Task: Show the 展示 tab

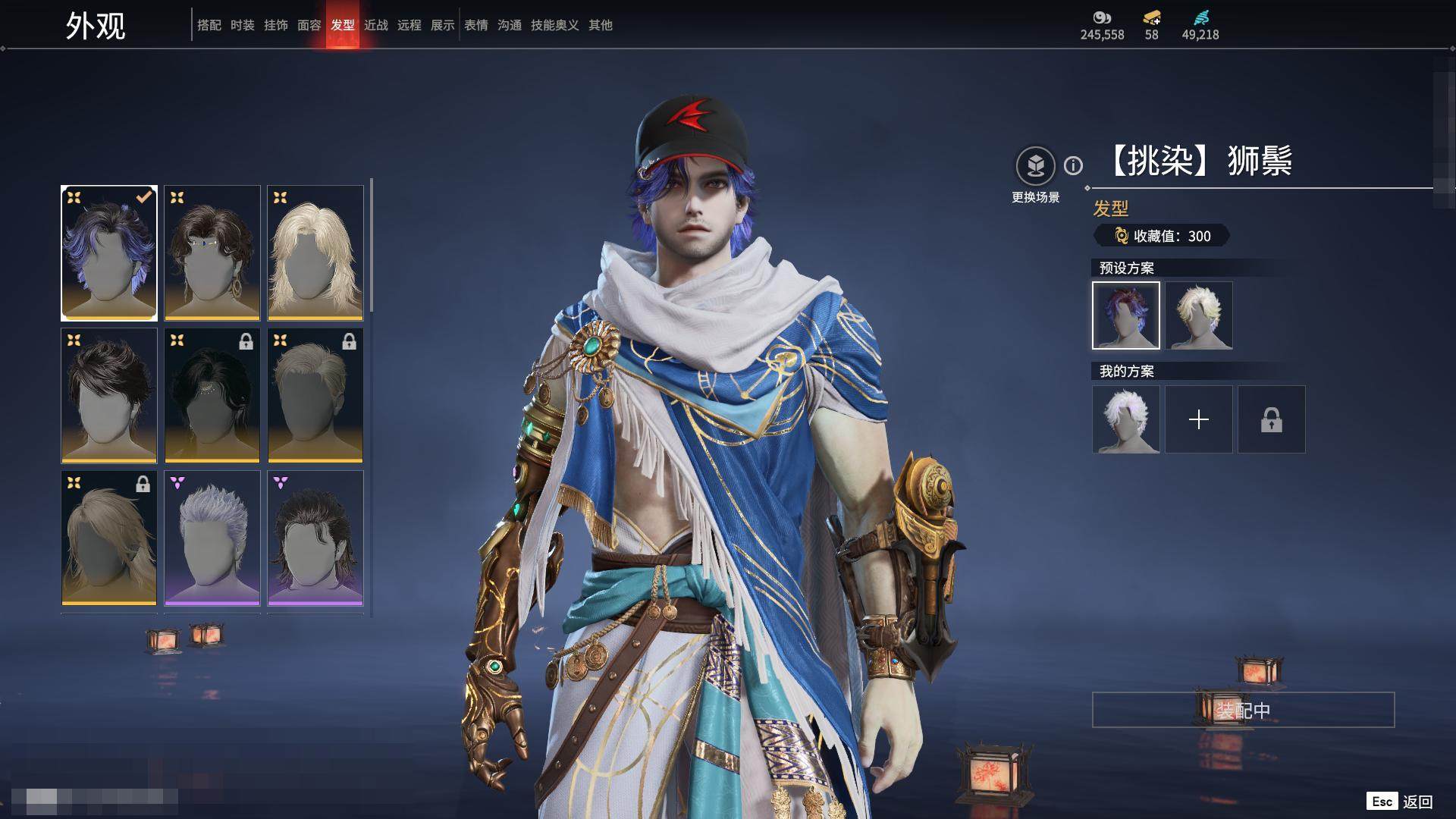Action: 442,25
